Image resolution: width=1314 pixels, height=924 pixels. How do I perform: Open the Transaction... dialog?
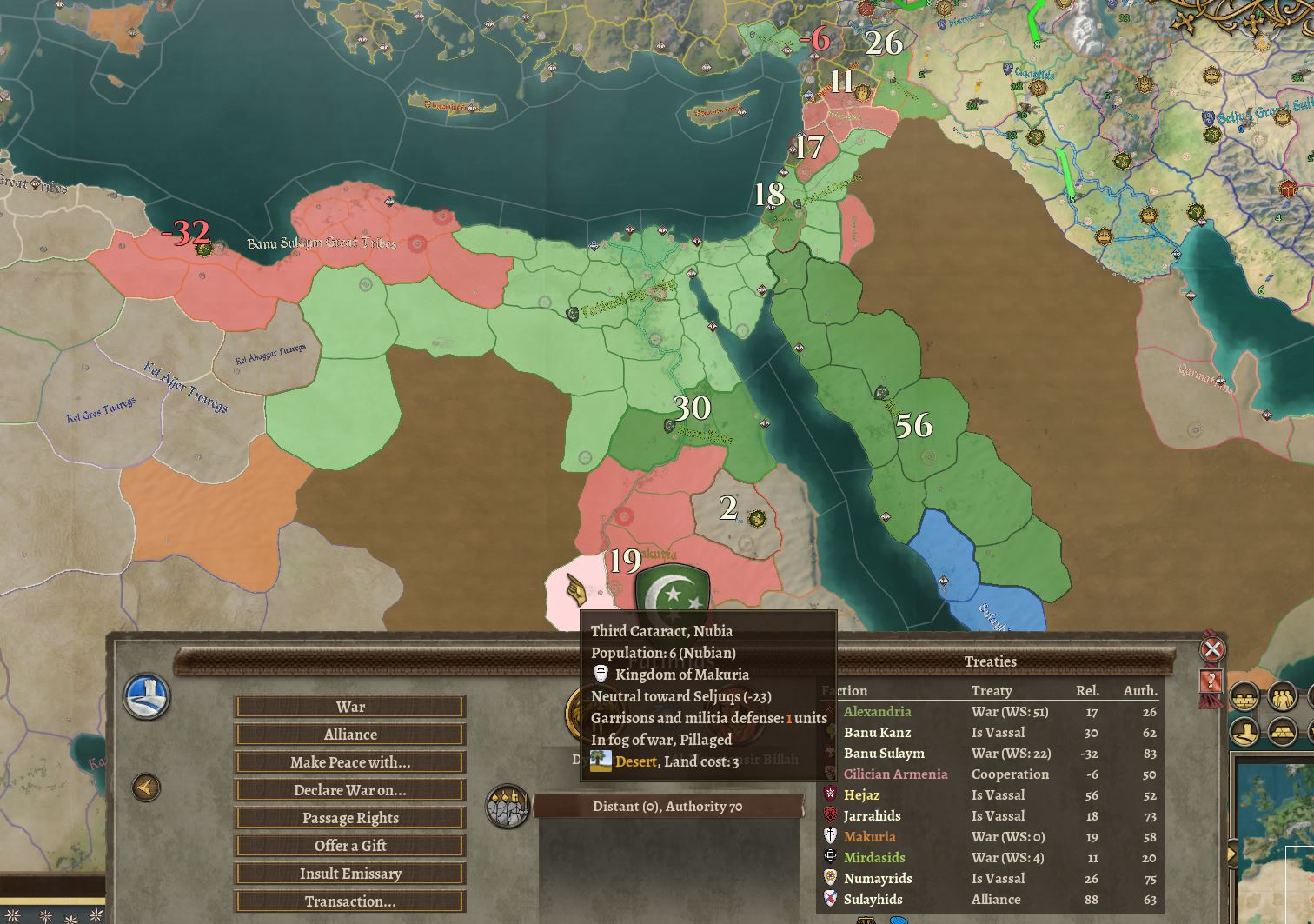[x=349, y=901]
